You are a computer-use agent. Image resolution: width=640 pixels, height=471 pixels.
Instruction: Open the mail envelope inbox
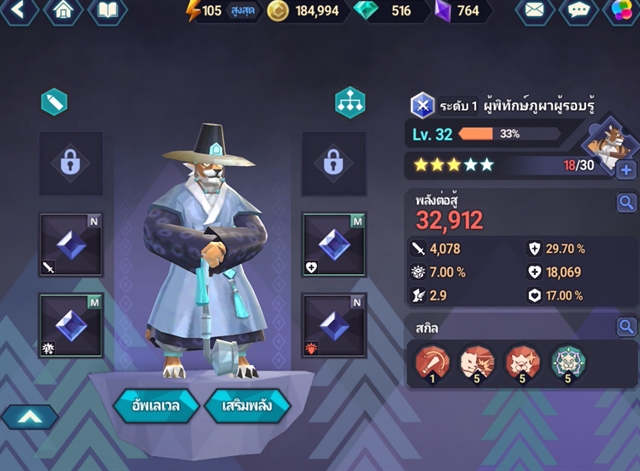[535, 12]
